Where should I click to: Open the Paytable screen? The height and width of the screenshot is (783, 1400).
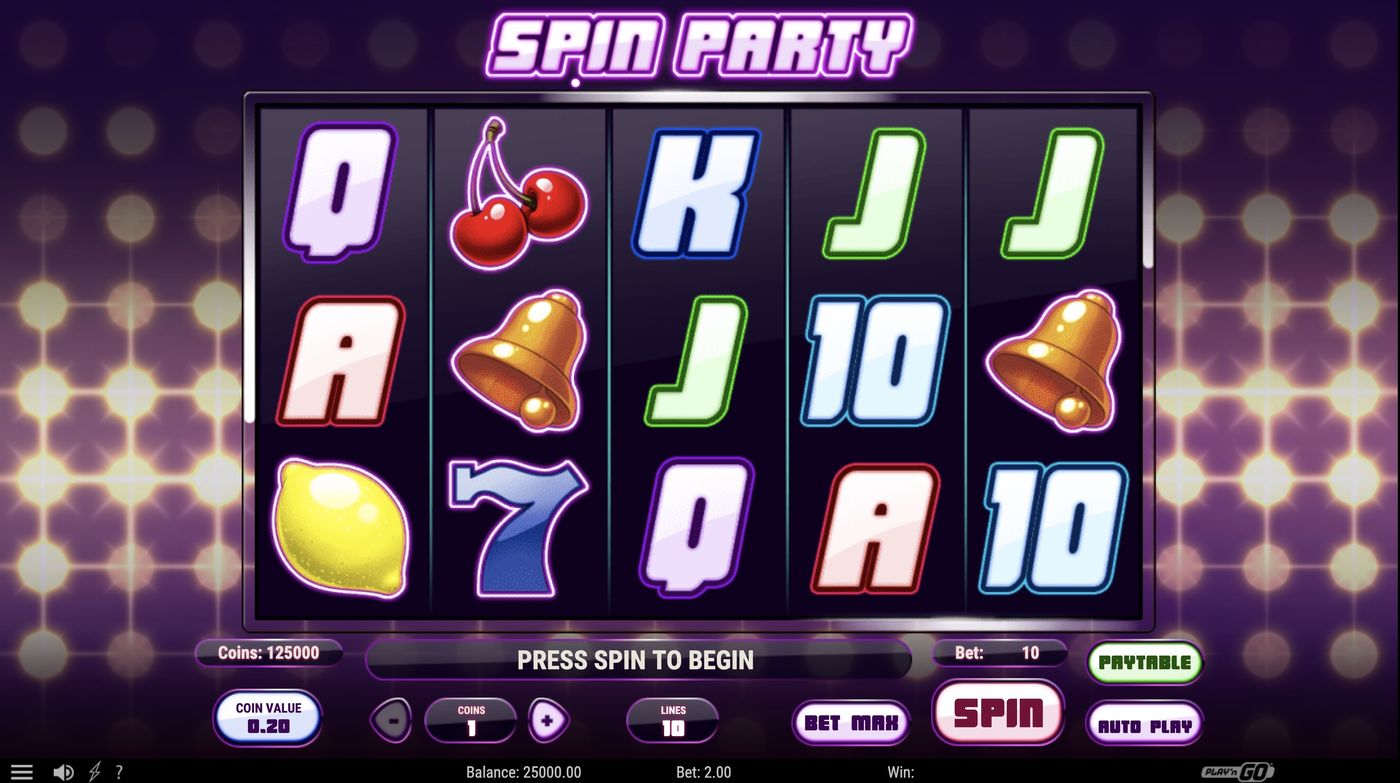click(1144, 661)
